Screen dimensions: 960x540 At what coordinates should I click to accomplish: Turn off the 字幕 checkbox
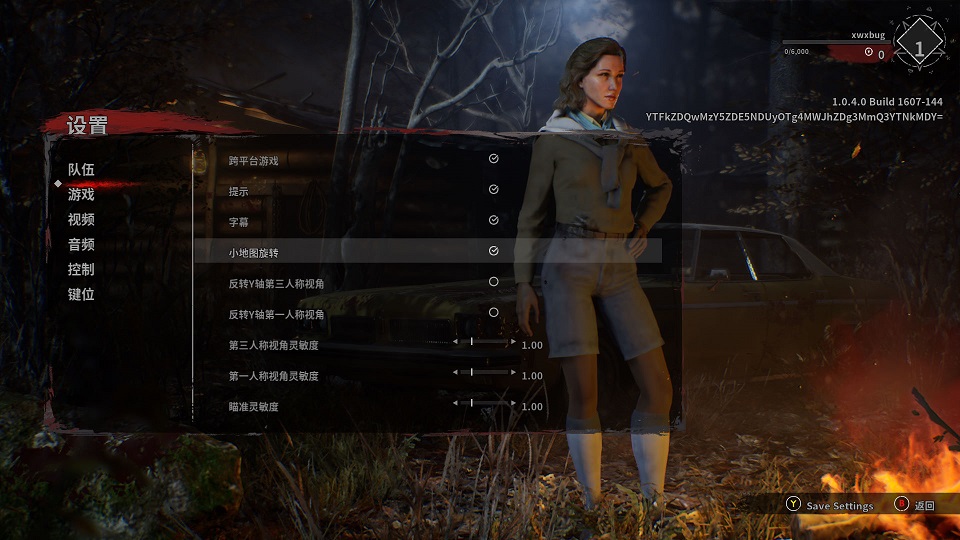(493, 221)
